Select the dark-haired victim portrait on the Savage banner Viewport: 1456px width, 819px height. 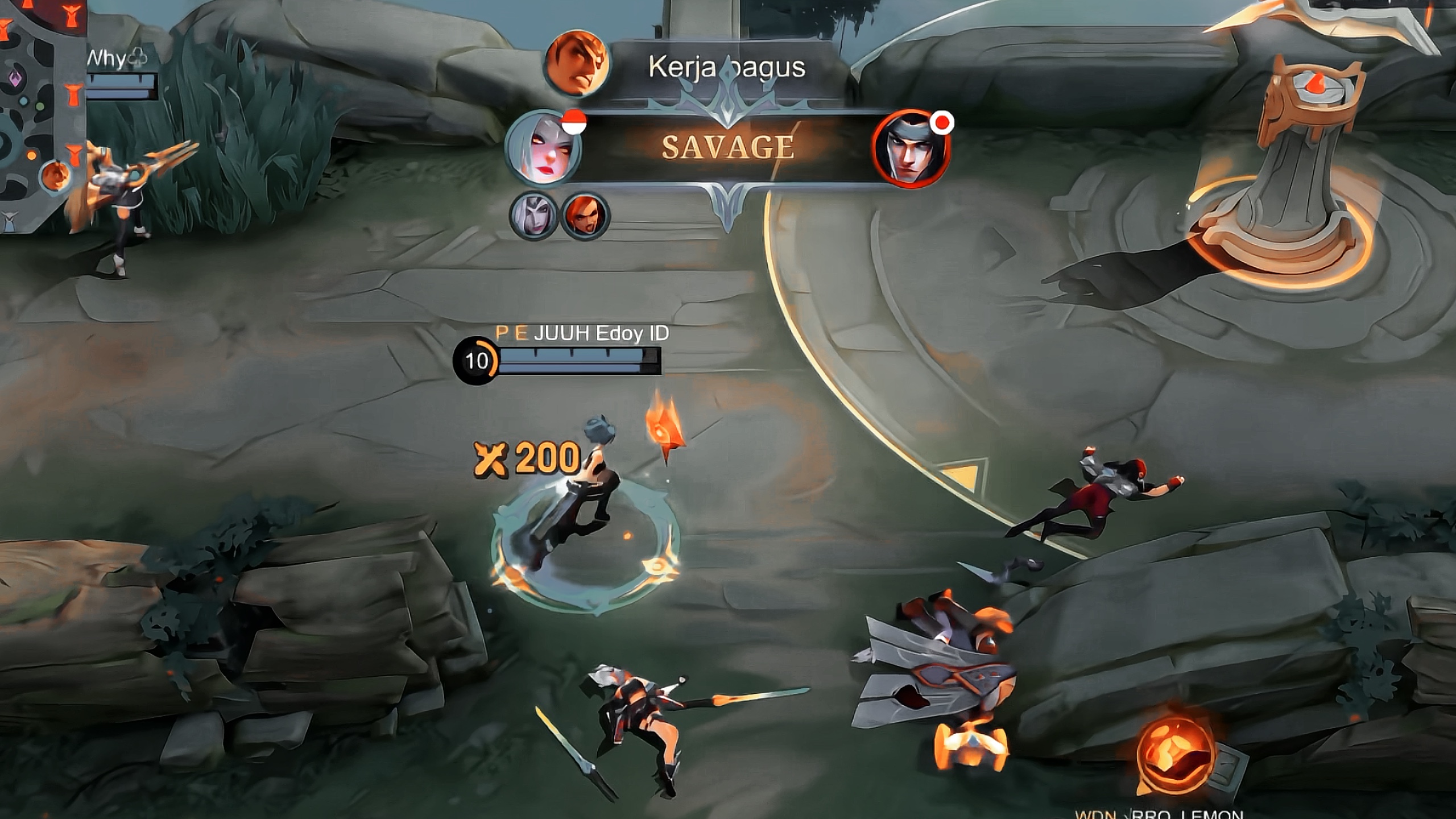pos(910,149)
